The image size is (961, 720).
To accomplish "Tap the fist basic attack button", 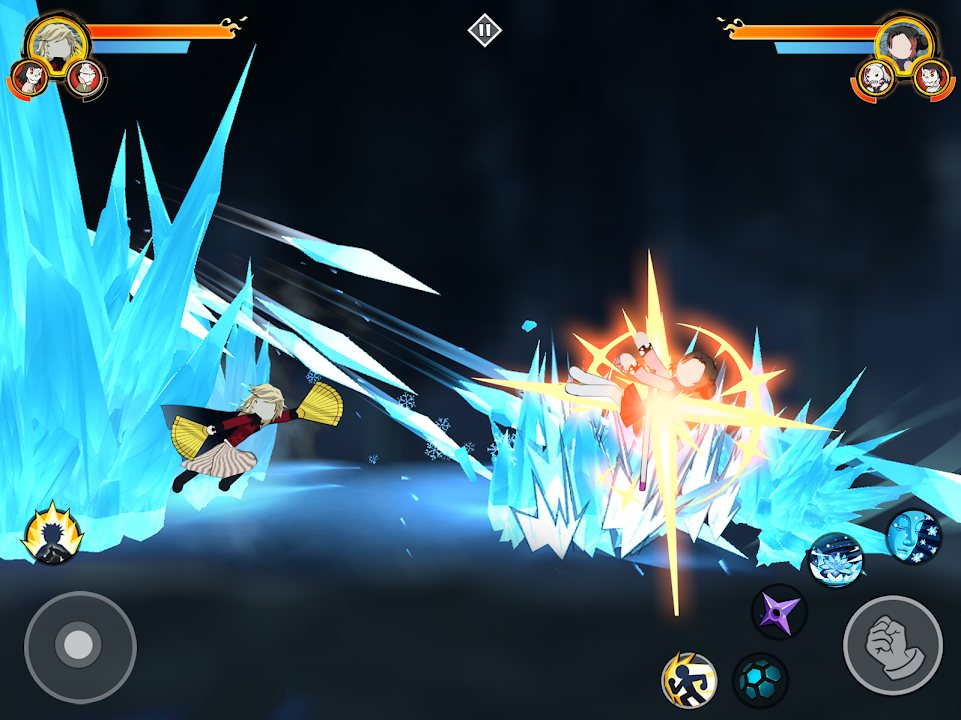I will (x=892, y=645).
